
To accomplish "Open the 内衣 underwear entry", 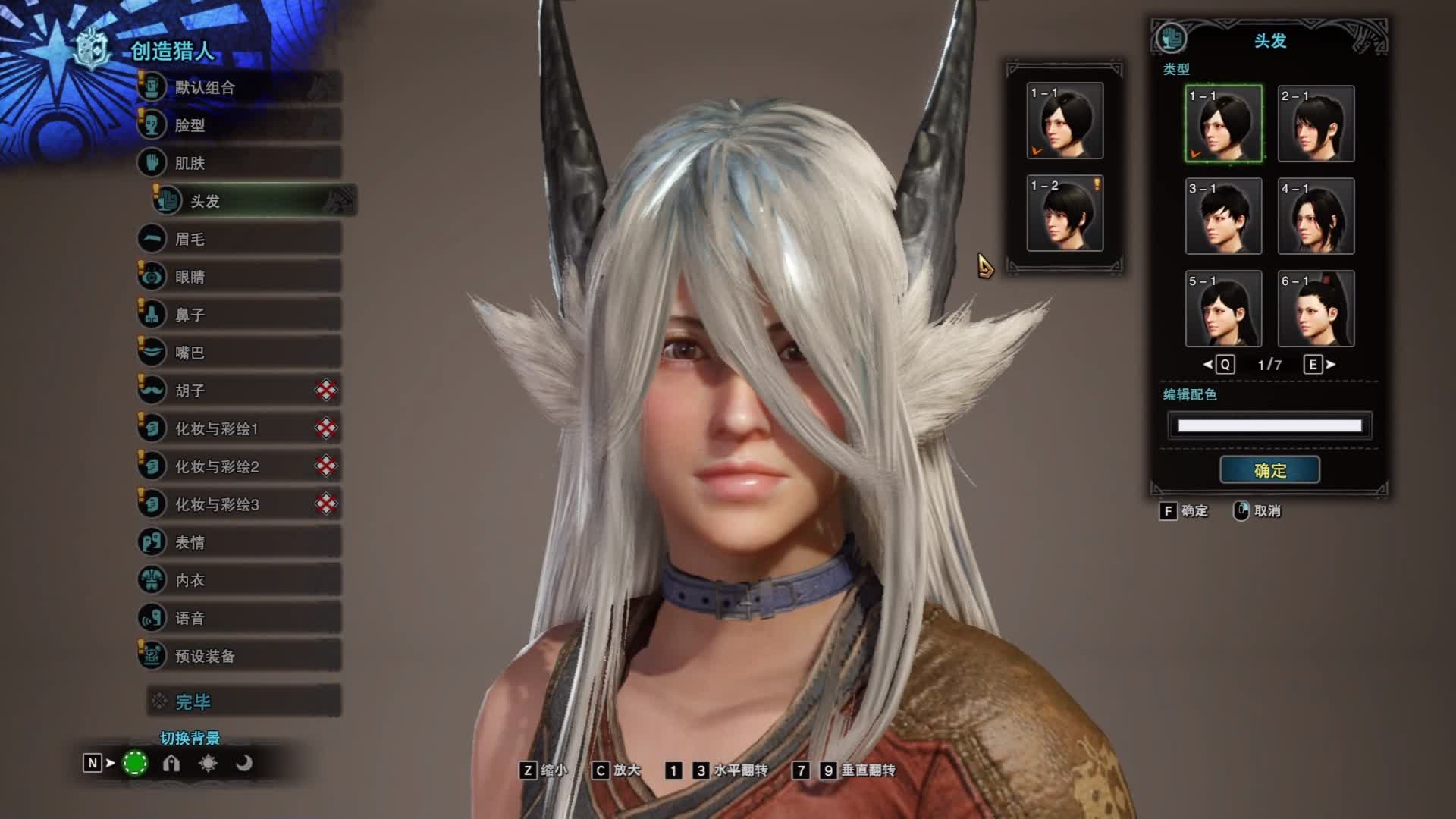I will coord(239,580).
